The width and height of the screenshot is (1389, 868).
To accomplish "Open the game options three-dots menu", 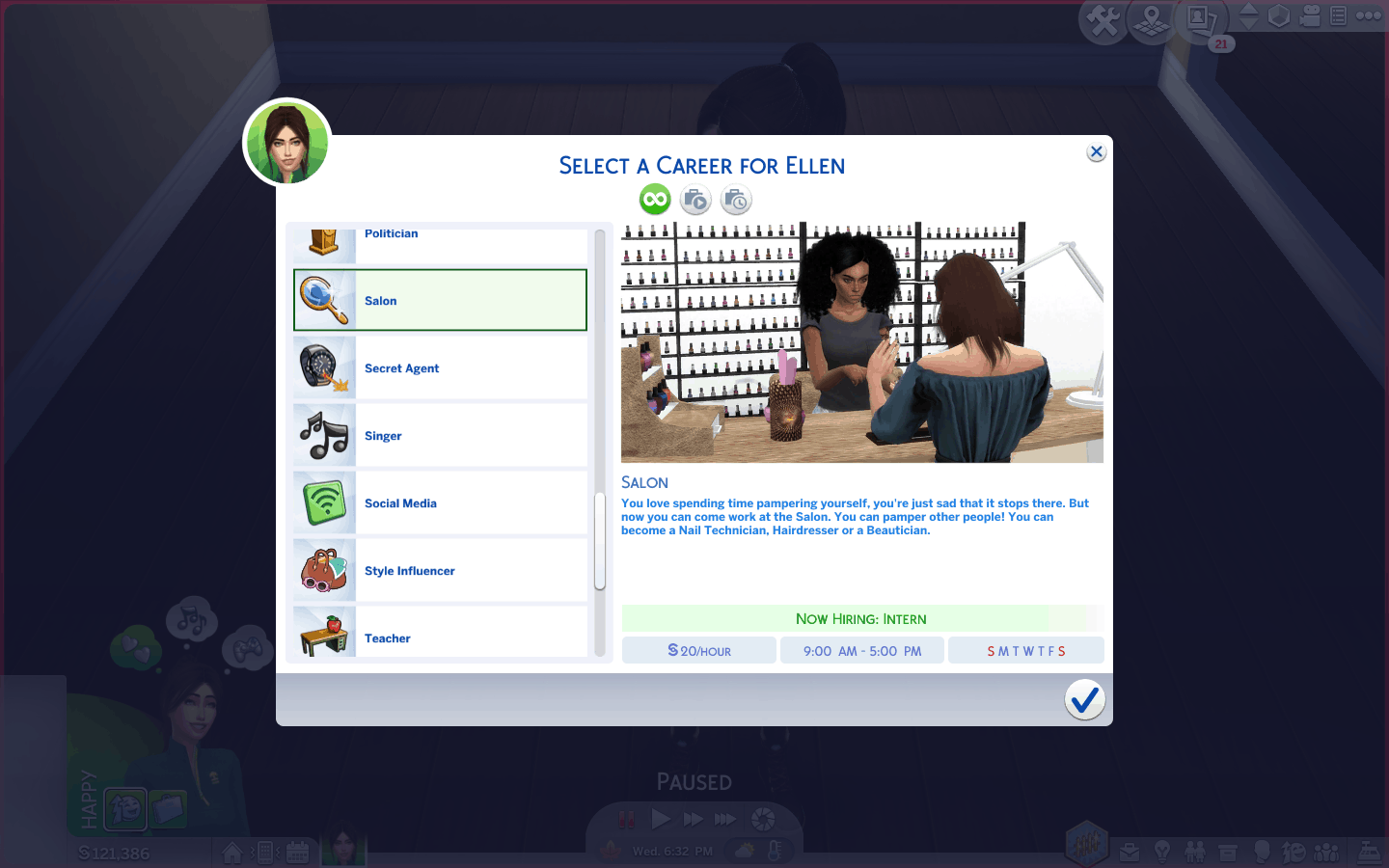I will pyautogui.click(x=1369, y=15).
